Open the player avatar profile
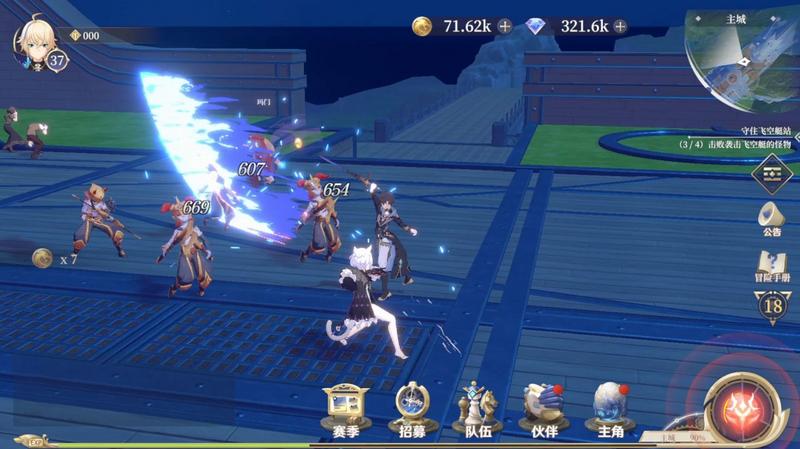The height and width of the screenshot is (449, 800). click(36, 40)
